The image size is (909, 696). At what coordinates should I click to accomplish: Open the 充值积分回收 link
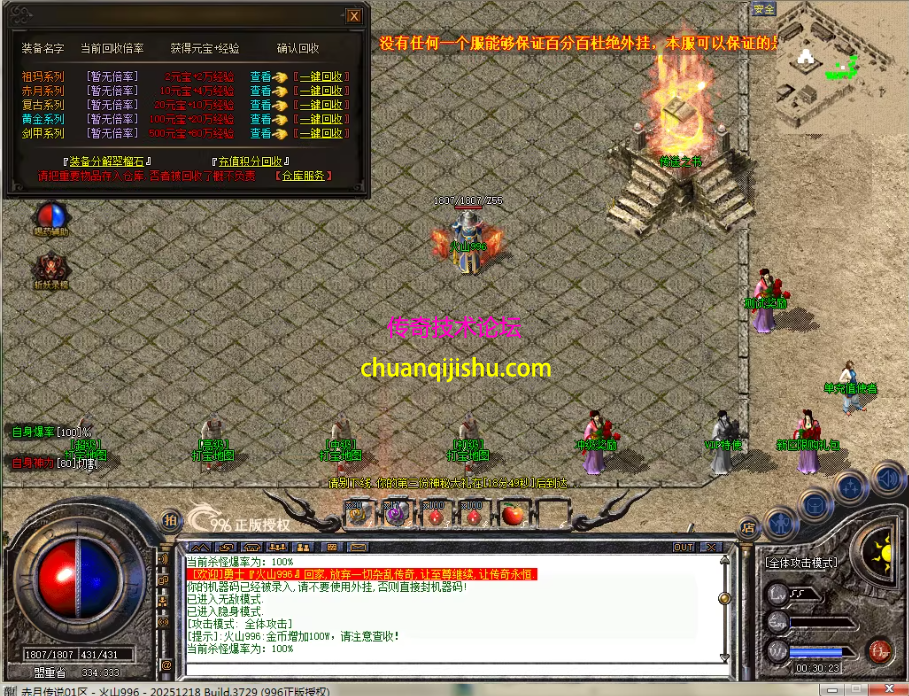[251, 161]
